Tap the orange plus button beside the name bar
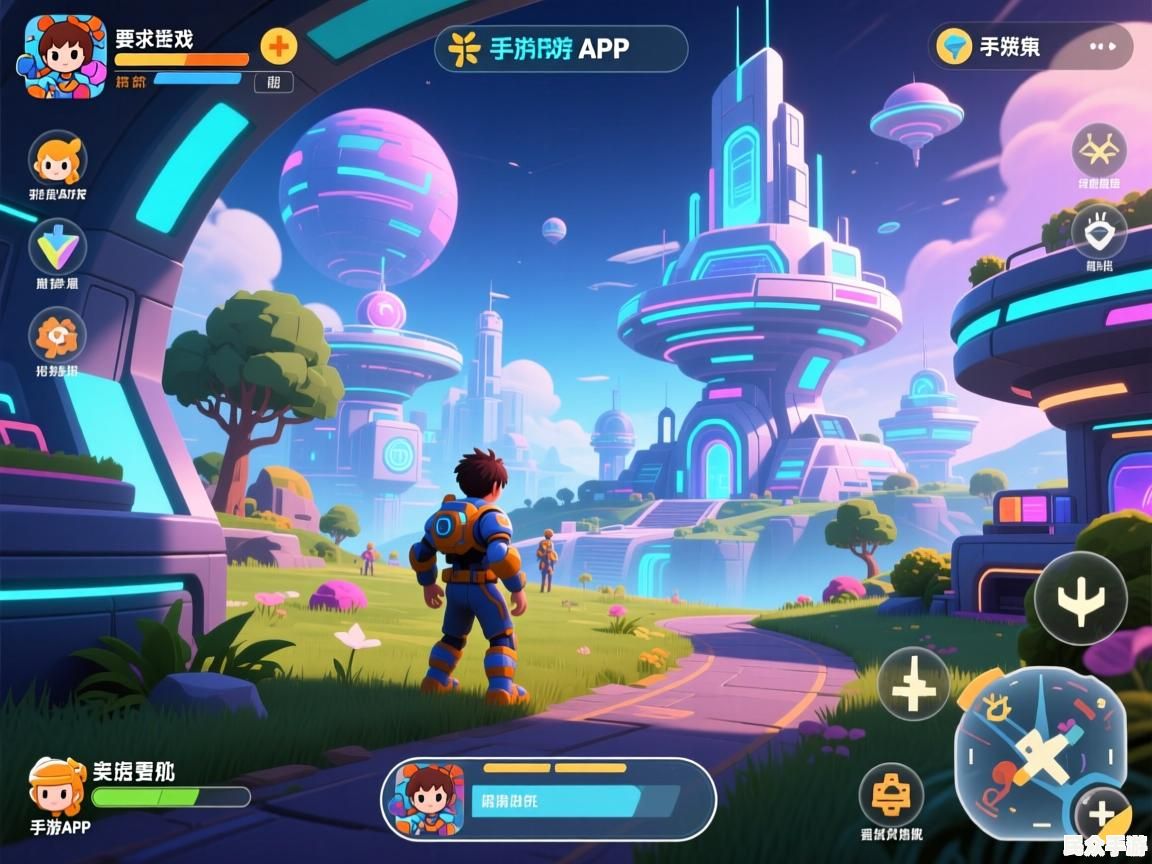Viewport: 1152px width, 864px height. coord(279,45)
